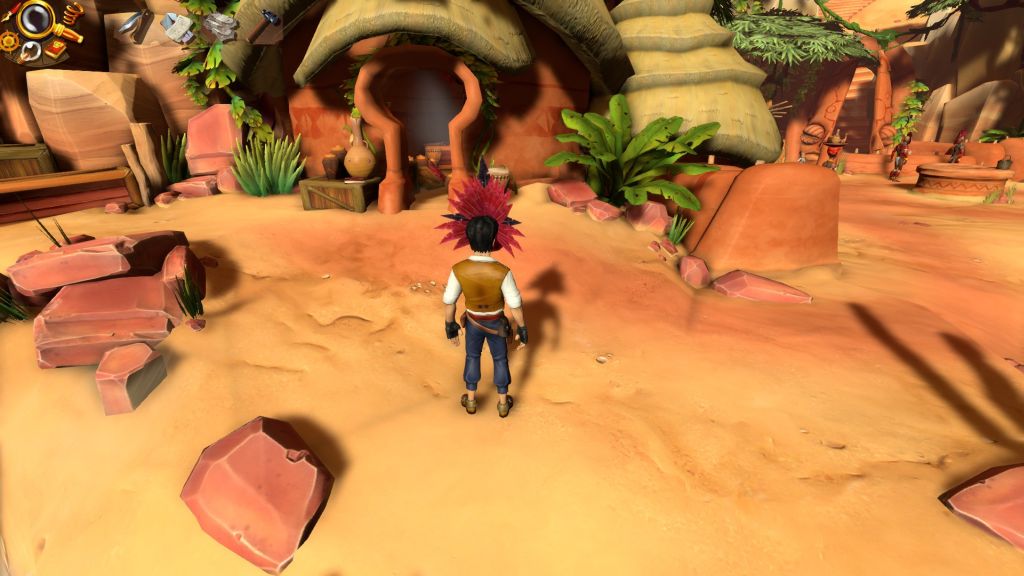Choose the quill pen icon
The height and width of the screenshot is (576, 1024).
click(11, 13)
